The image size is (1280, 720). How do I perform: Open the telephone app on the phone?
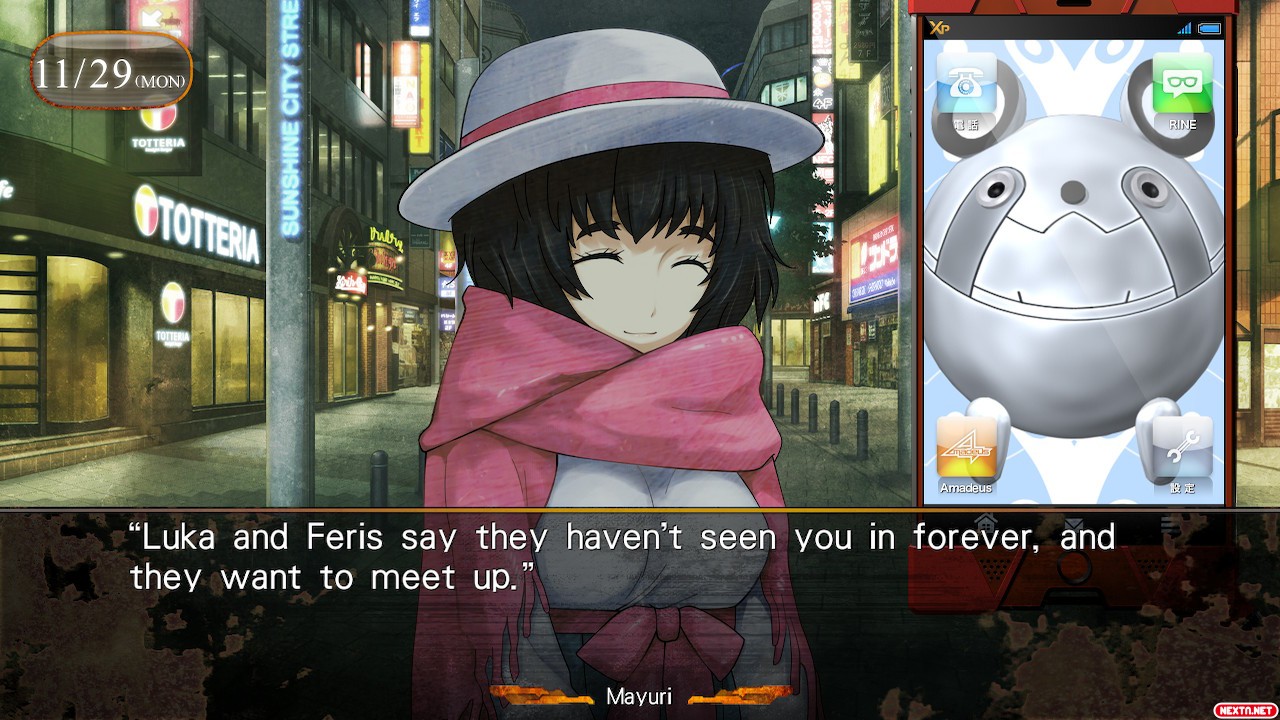[966, 87]
